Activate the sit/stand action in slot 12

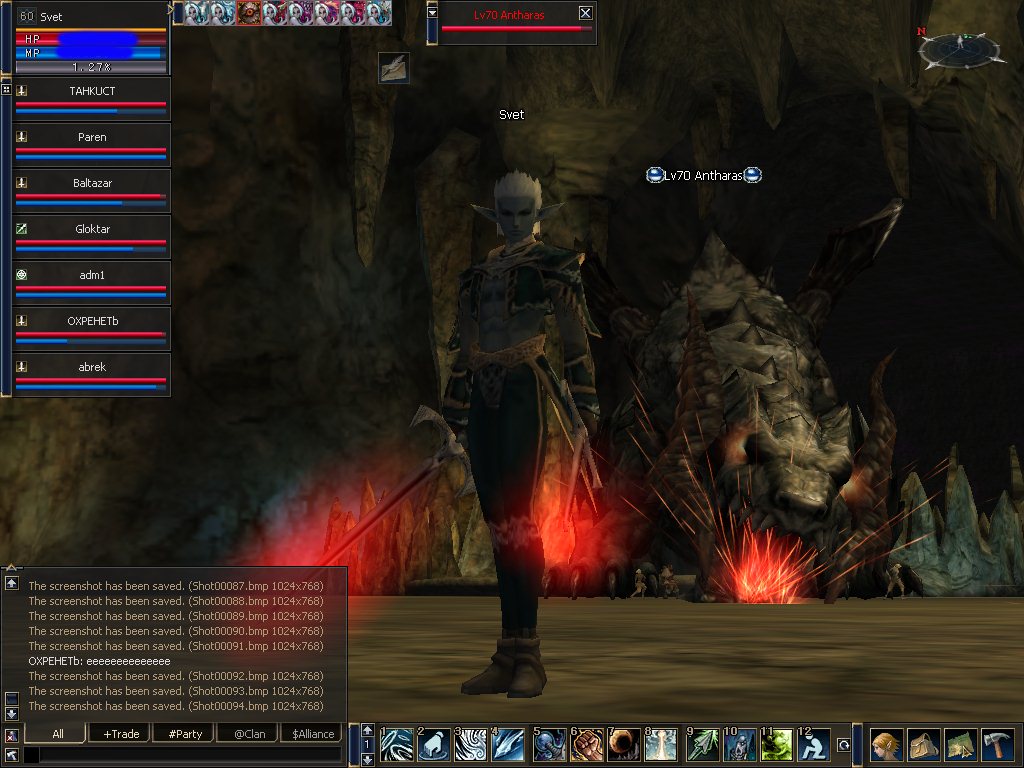814,745
